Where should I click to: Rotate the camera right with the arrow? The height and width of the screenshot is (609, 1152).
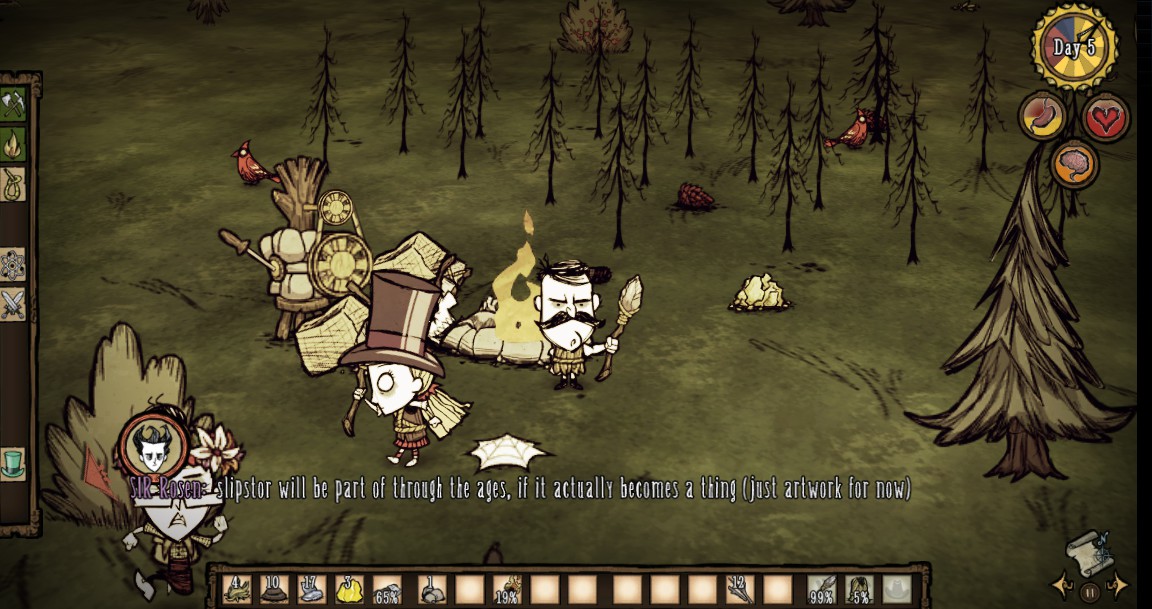pyautogui.click(x=1117, y=585)
